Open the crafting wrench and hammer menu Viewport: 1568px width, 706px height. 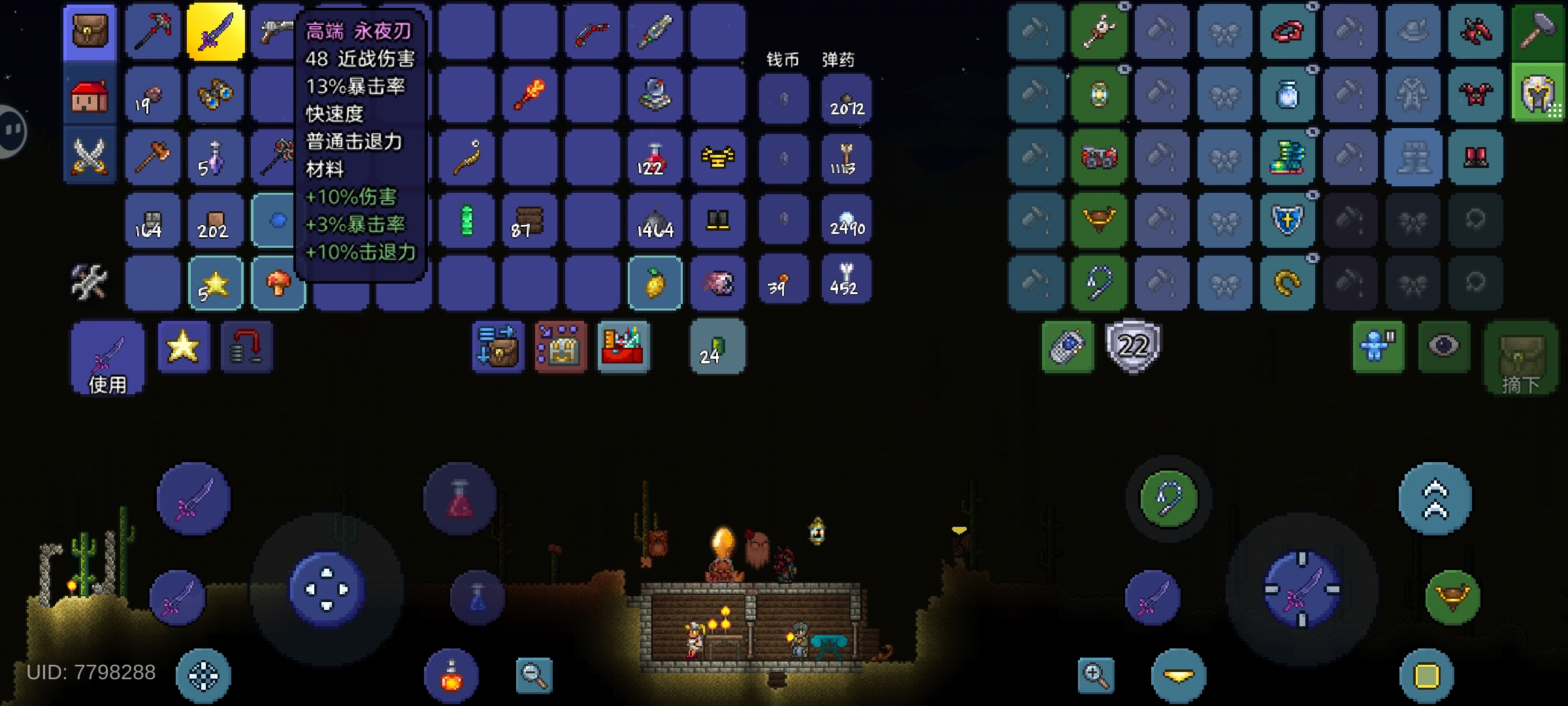pyautogui.click(x=89, y=282)
